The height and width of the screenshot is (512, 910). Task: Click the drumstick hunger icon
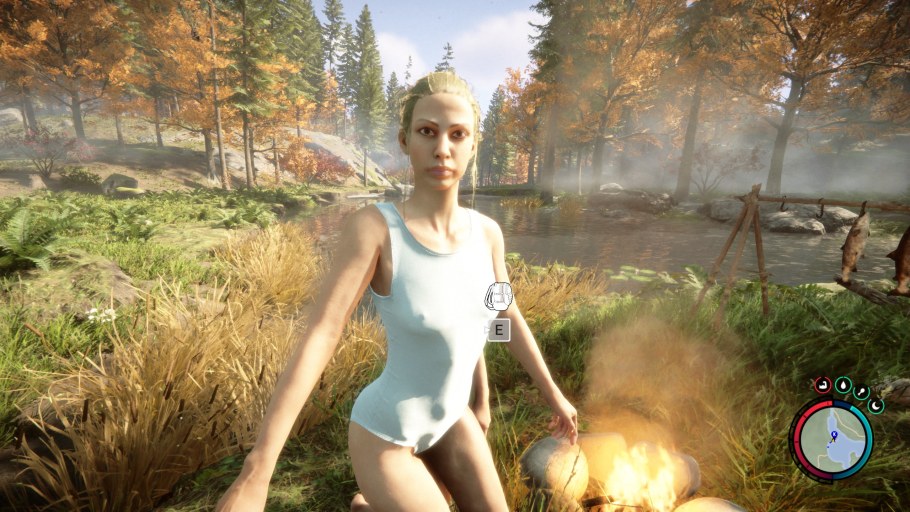coord(862,392)
